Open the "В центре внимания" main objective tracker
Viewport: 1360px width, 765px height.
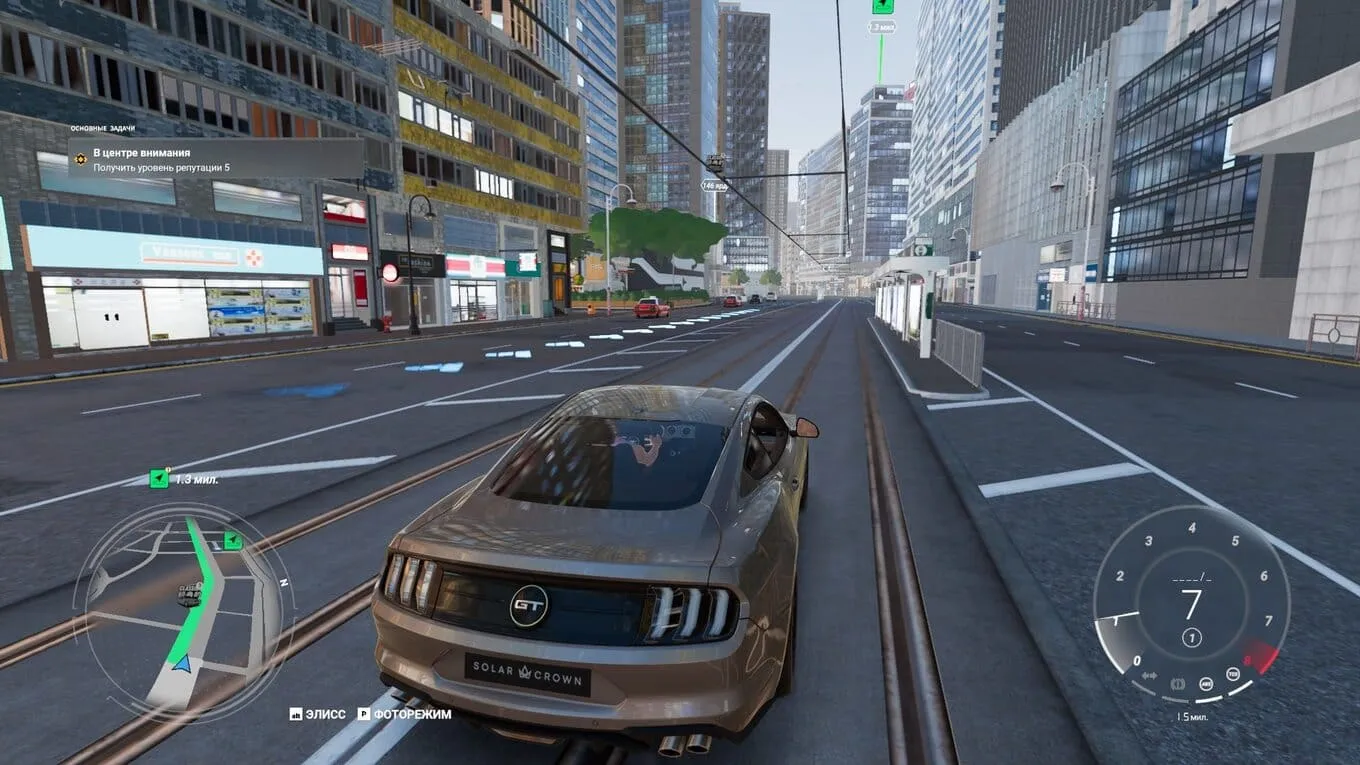click(x=215, y=159)
